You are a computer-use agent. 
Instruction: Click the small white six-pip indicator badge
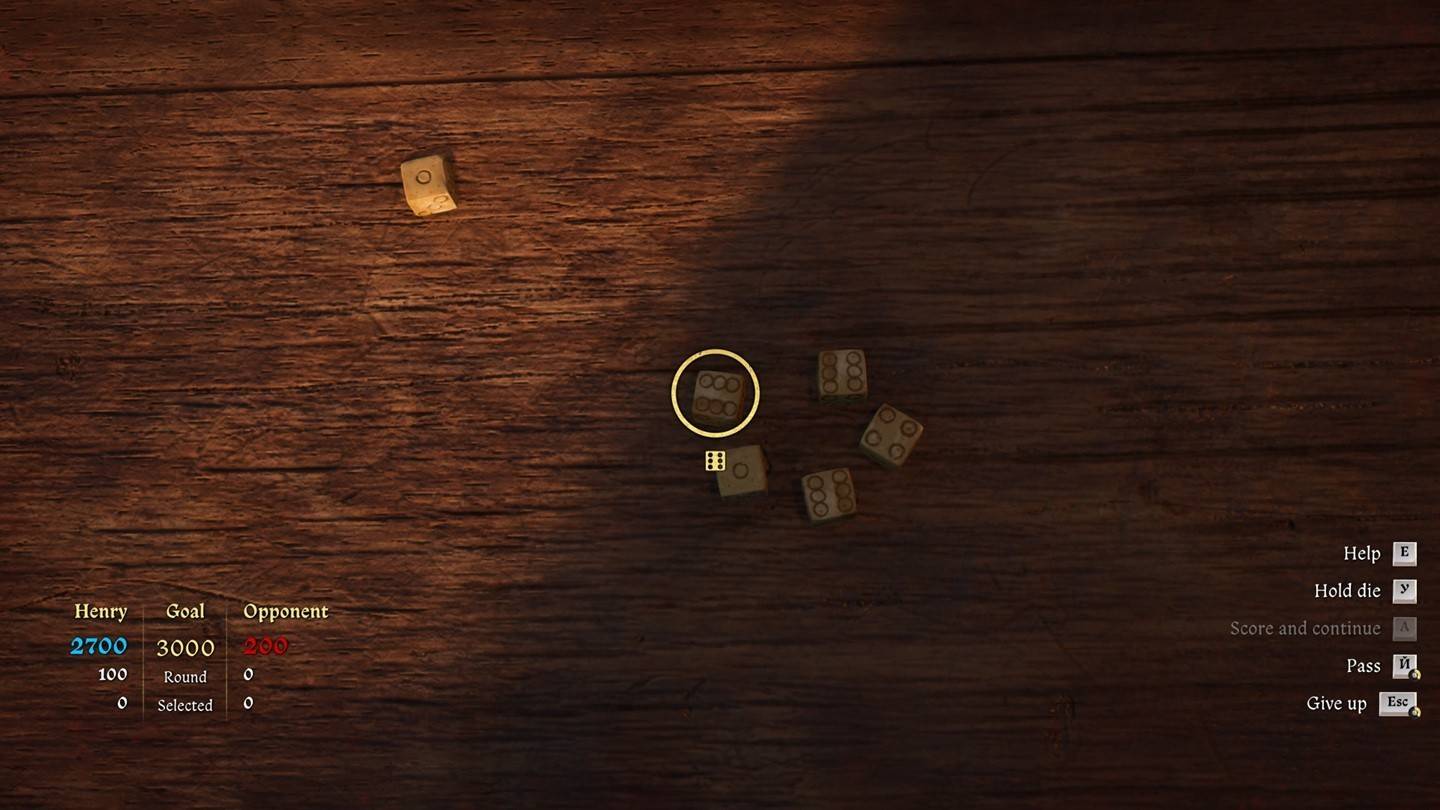coord(716,461)
